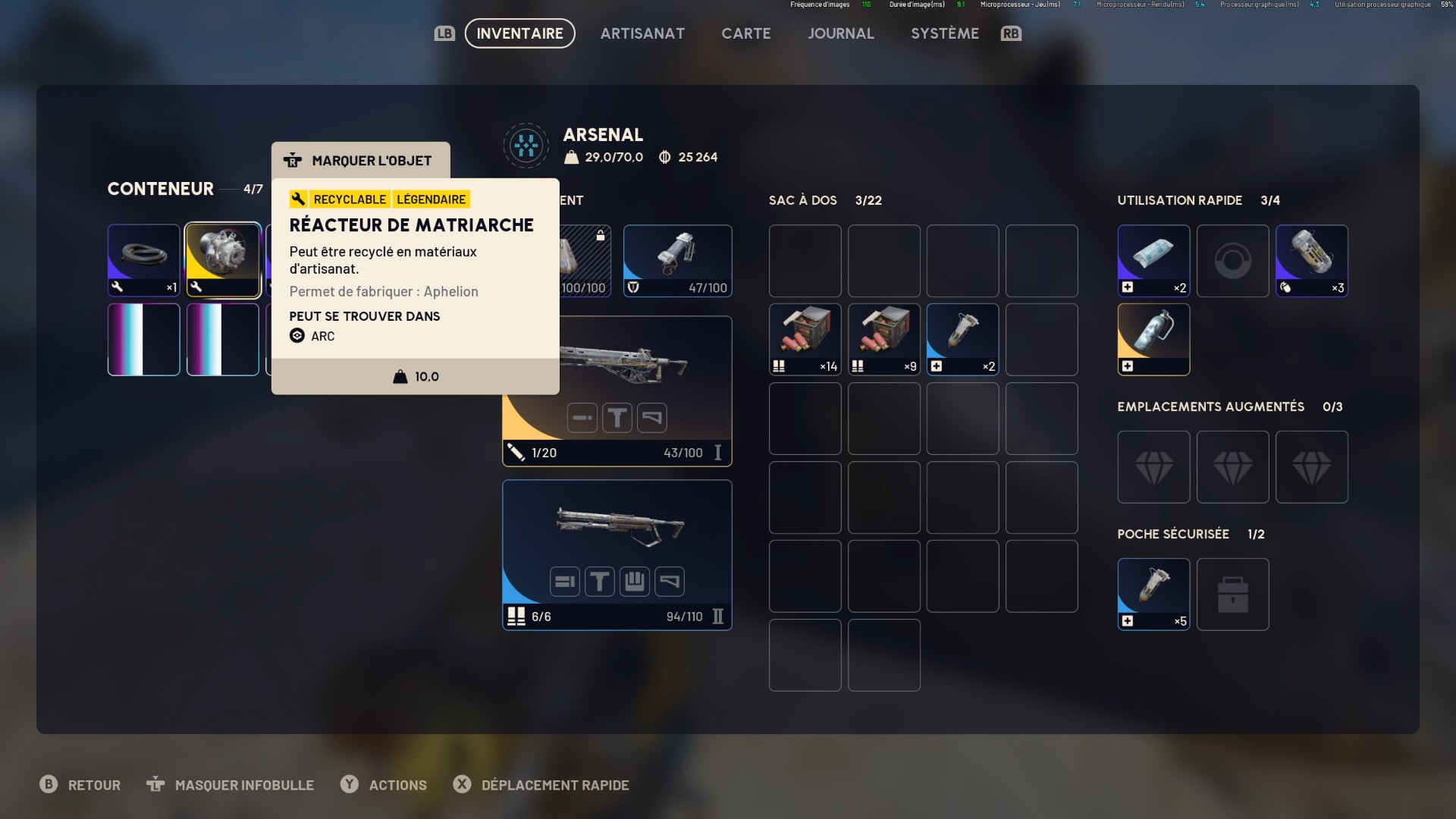Select the cable item x1 in the container

coord(143,259)
